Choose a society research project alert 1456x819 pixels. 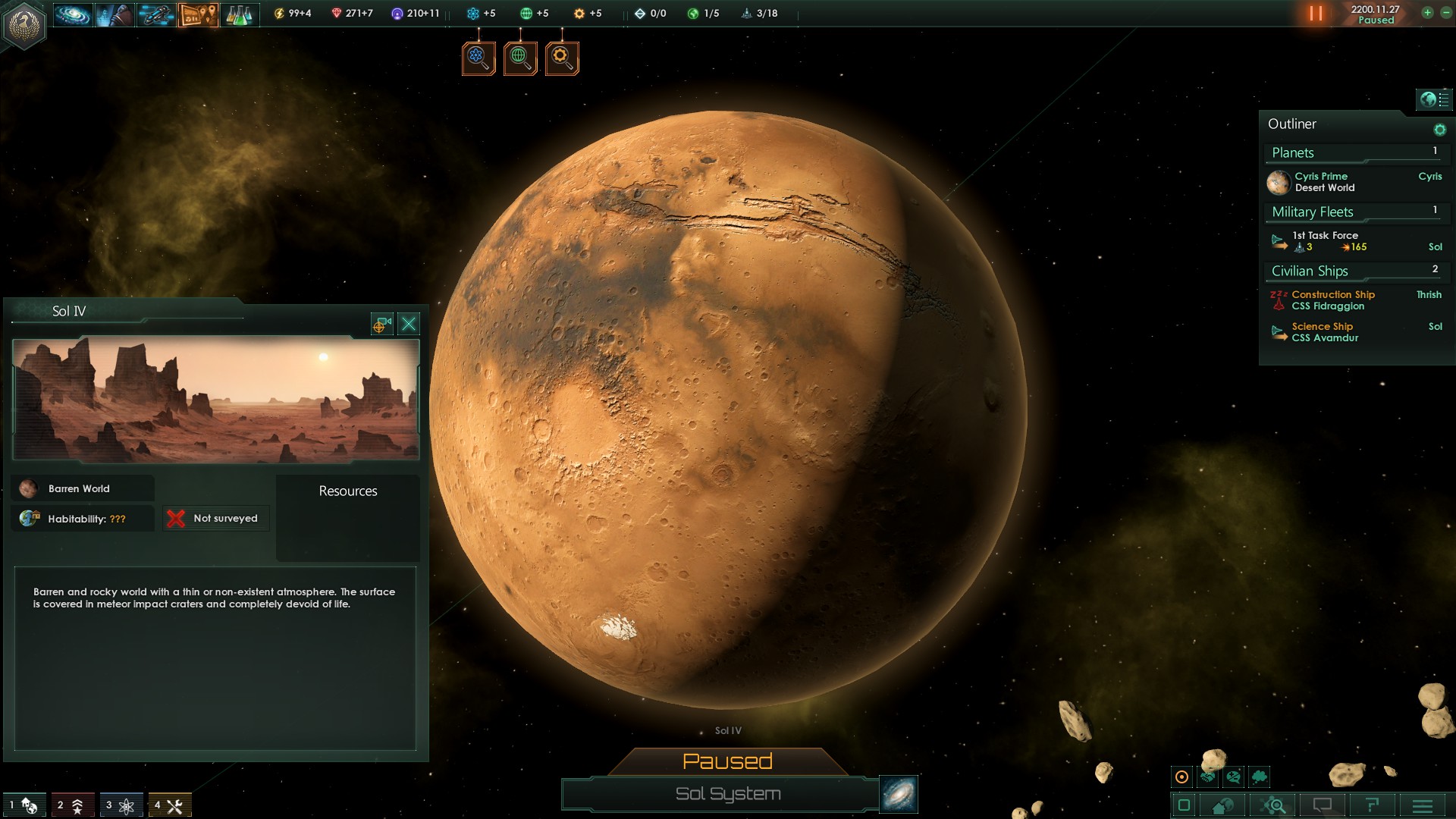click(x=520, y=58)
